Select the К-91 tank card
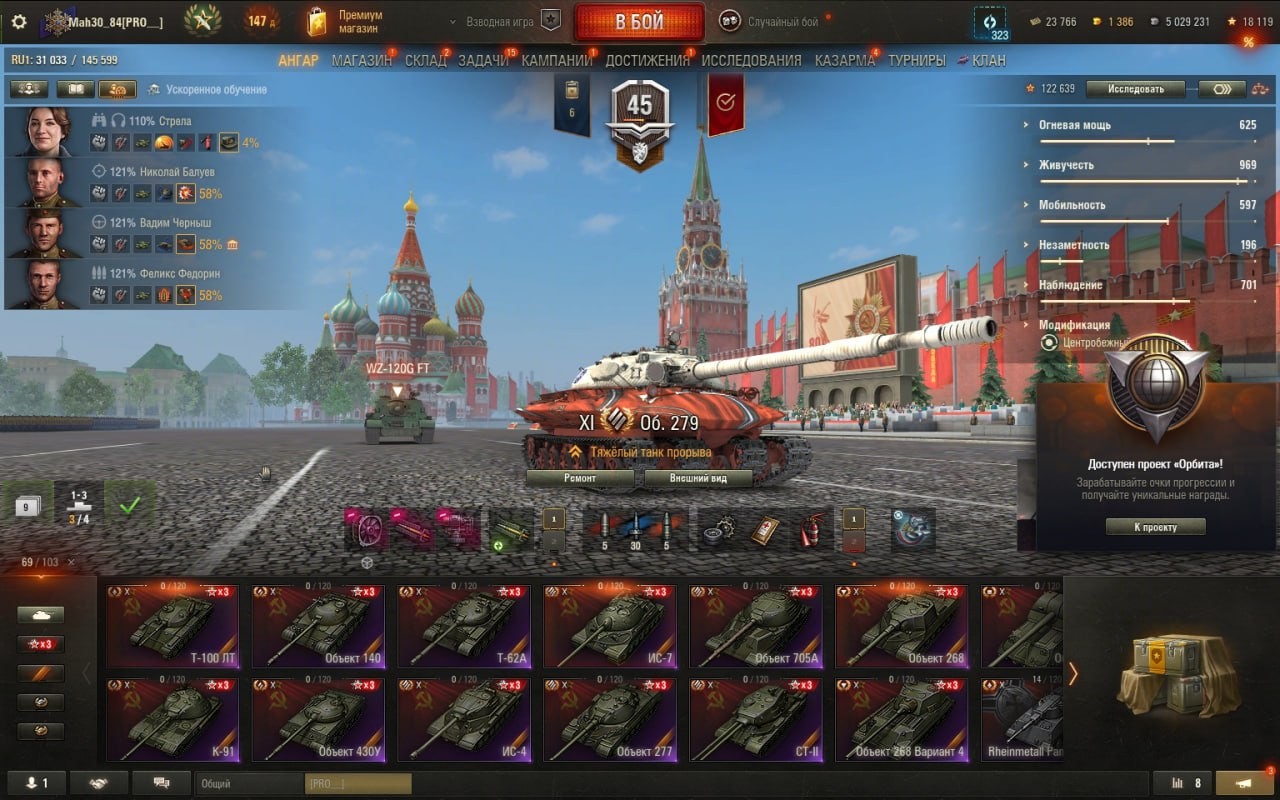1280x800 pixels. click(171, 720)
